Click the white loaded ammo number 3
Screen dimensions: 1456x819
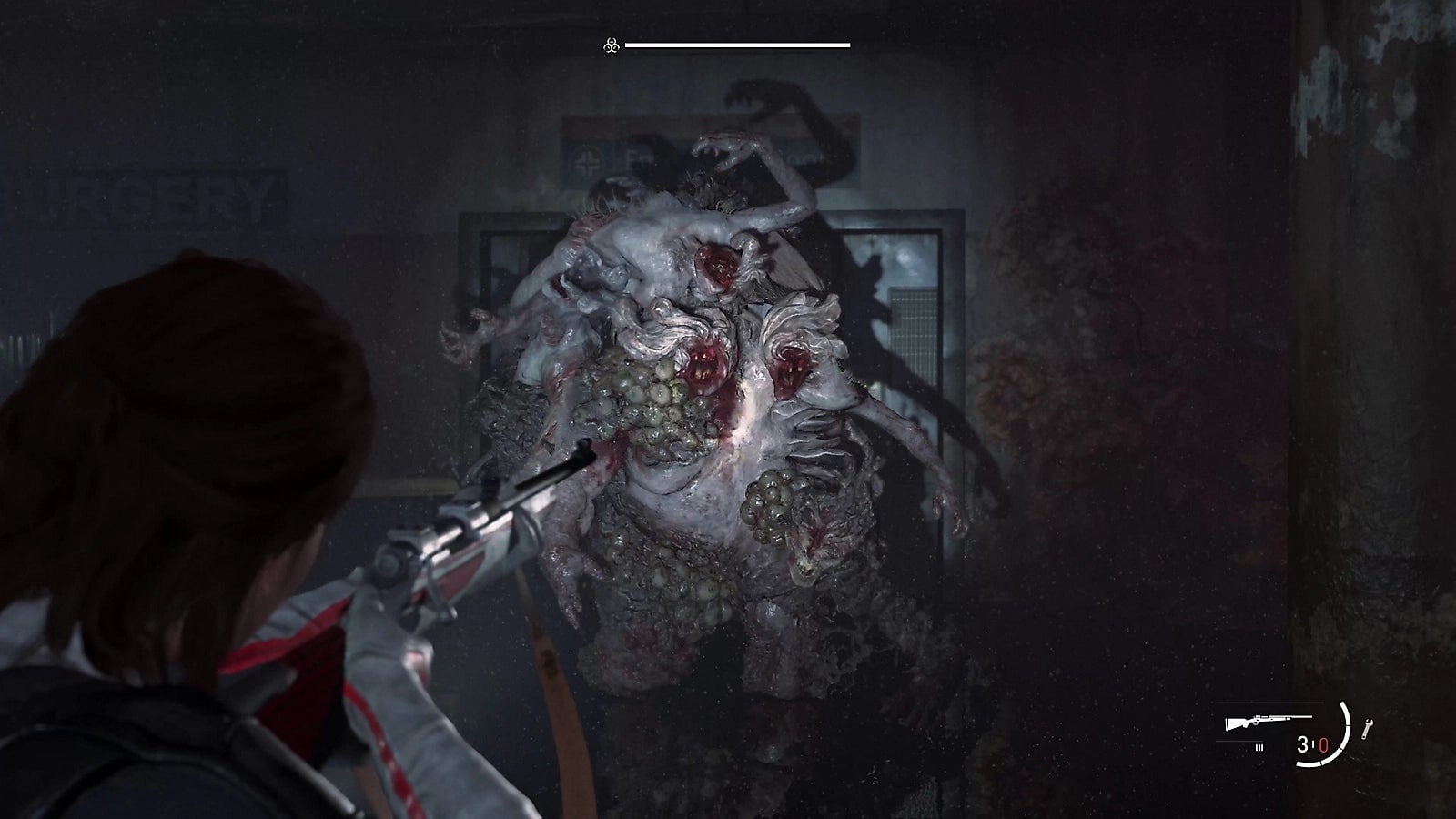click(x=1302, y=744)
